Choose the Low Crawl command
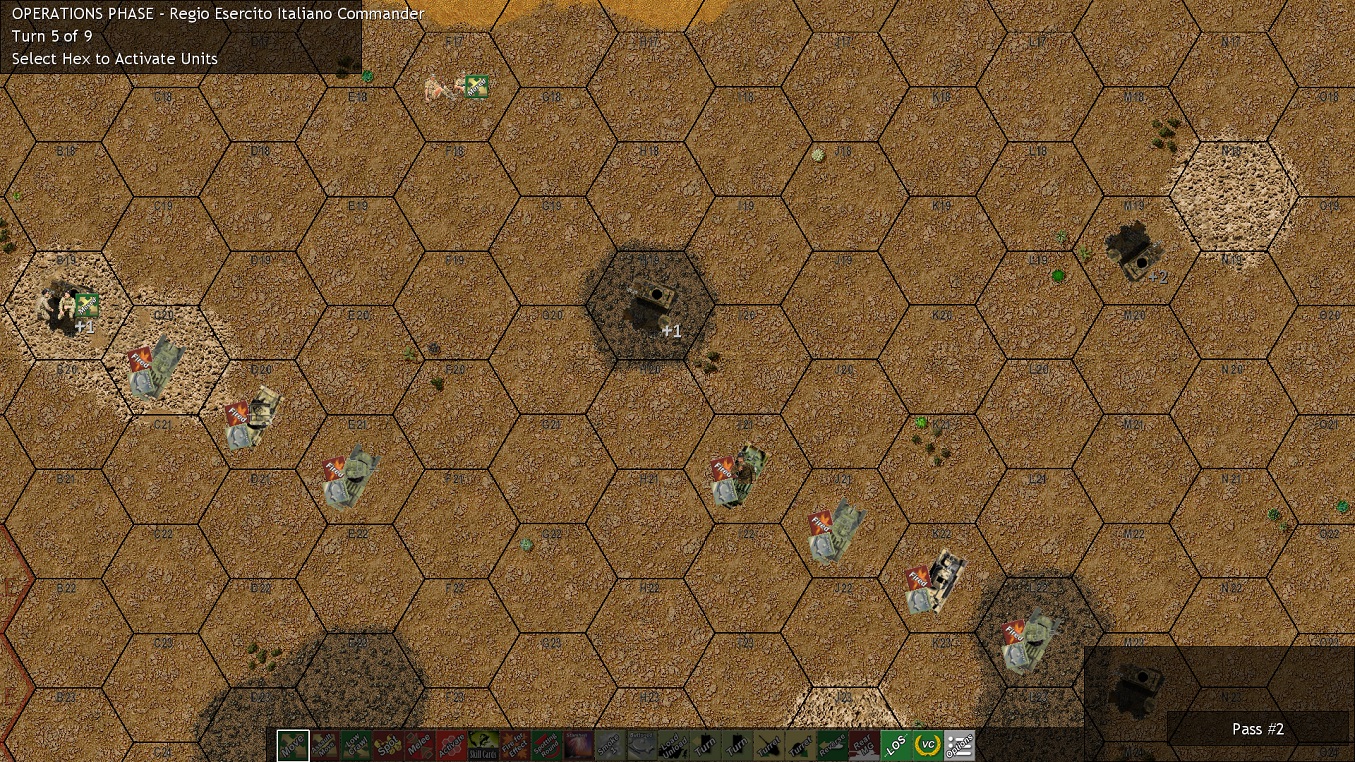 pyautogui.click(x=357, y=745)
